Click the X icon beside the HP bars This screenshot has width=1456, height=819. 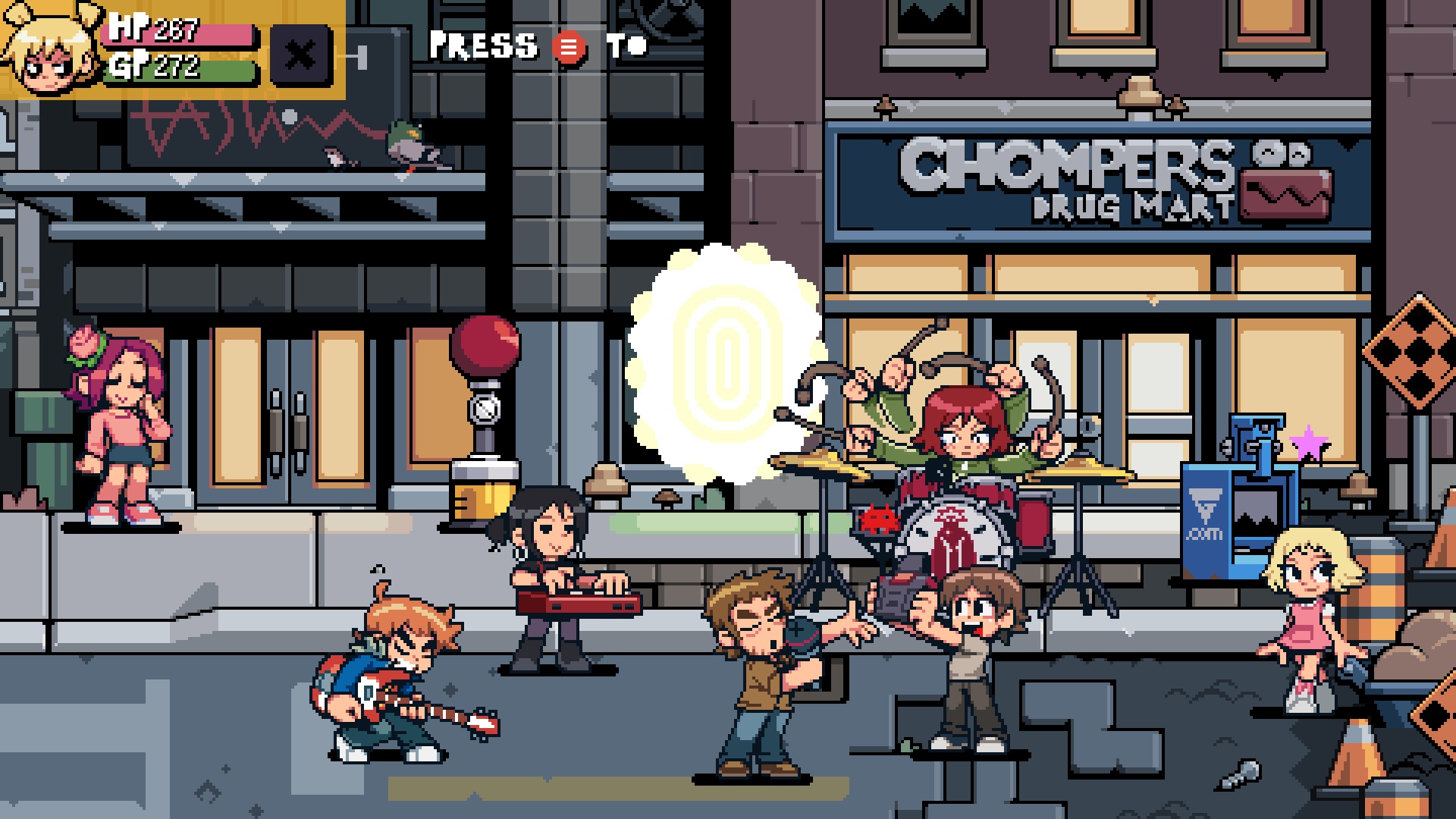pyautogui.click(x=301, y=53)
